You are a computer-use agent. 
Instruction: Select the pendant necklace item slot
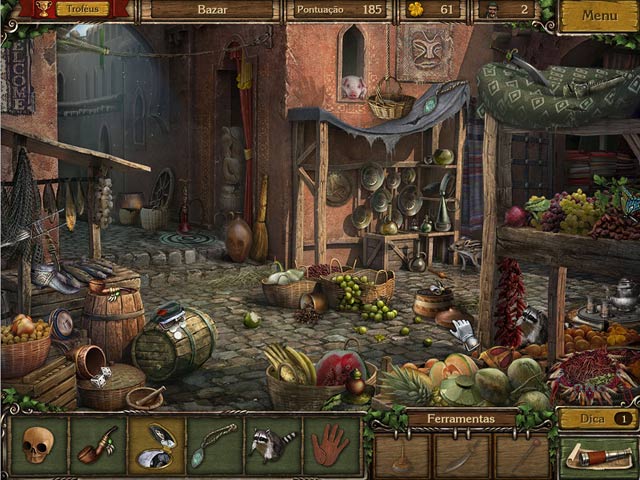click(215, 445)
